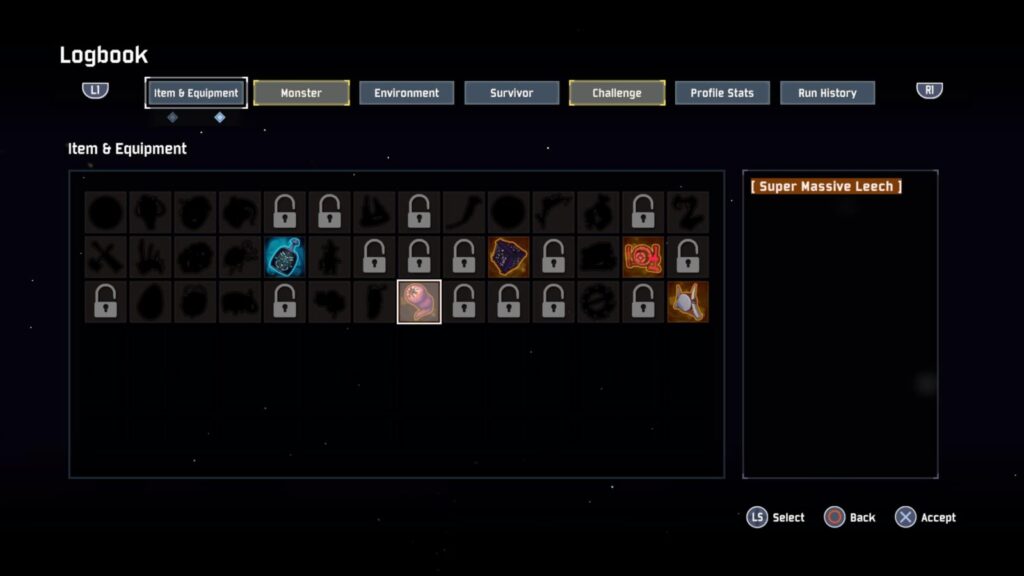Go to the Challenge tab
The width and height of the screenshot is (1024, 576).
pyautogui.click(x=617, y=93)
